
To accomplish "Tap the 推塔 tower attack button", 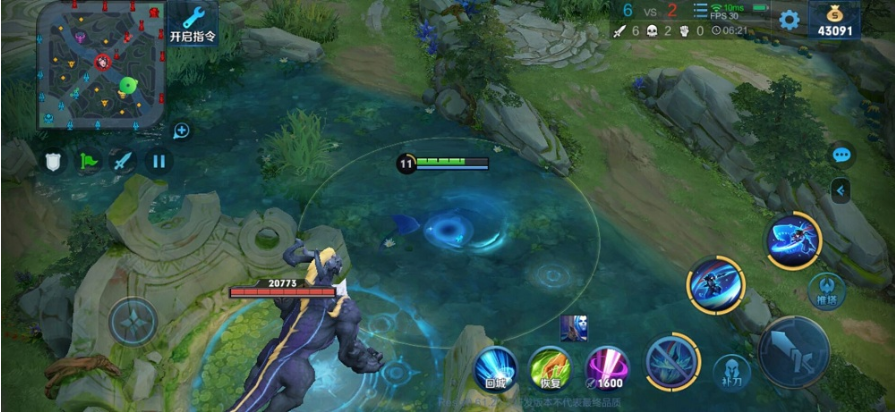I will pos(824,289).
